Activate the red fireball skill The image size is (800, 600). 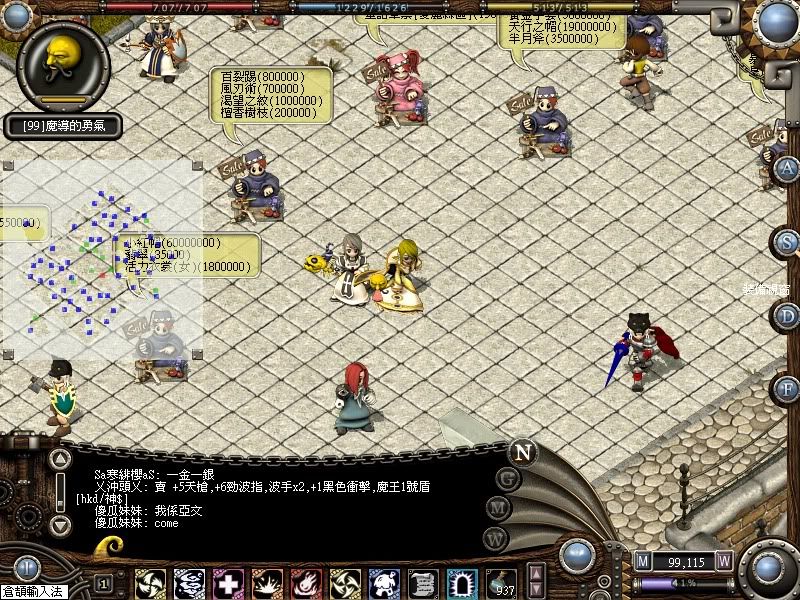tap(306, 583)
